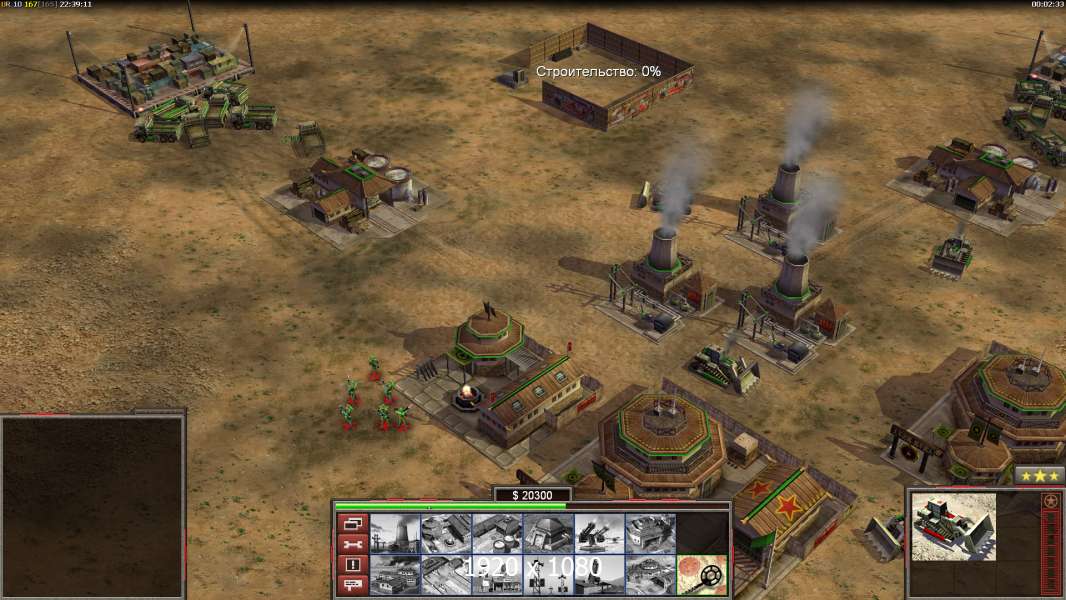Open the overlapping windows button

pos(352,523)
